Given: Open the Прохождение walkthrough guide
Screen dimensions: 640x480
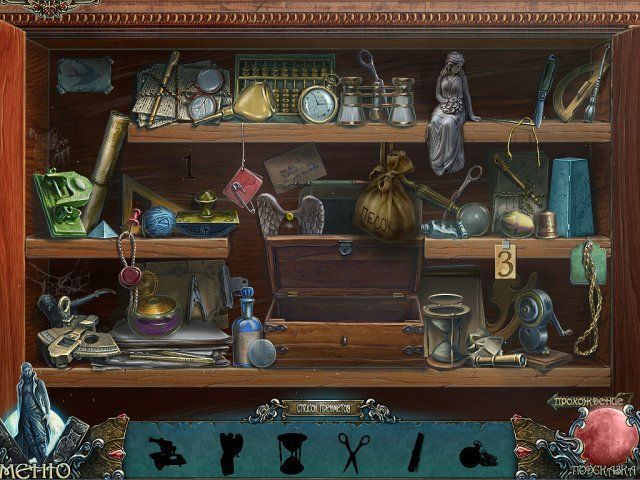Looking at the screenshot, I should pyautogui.click(x=590, y=400).
